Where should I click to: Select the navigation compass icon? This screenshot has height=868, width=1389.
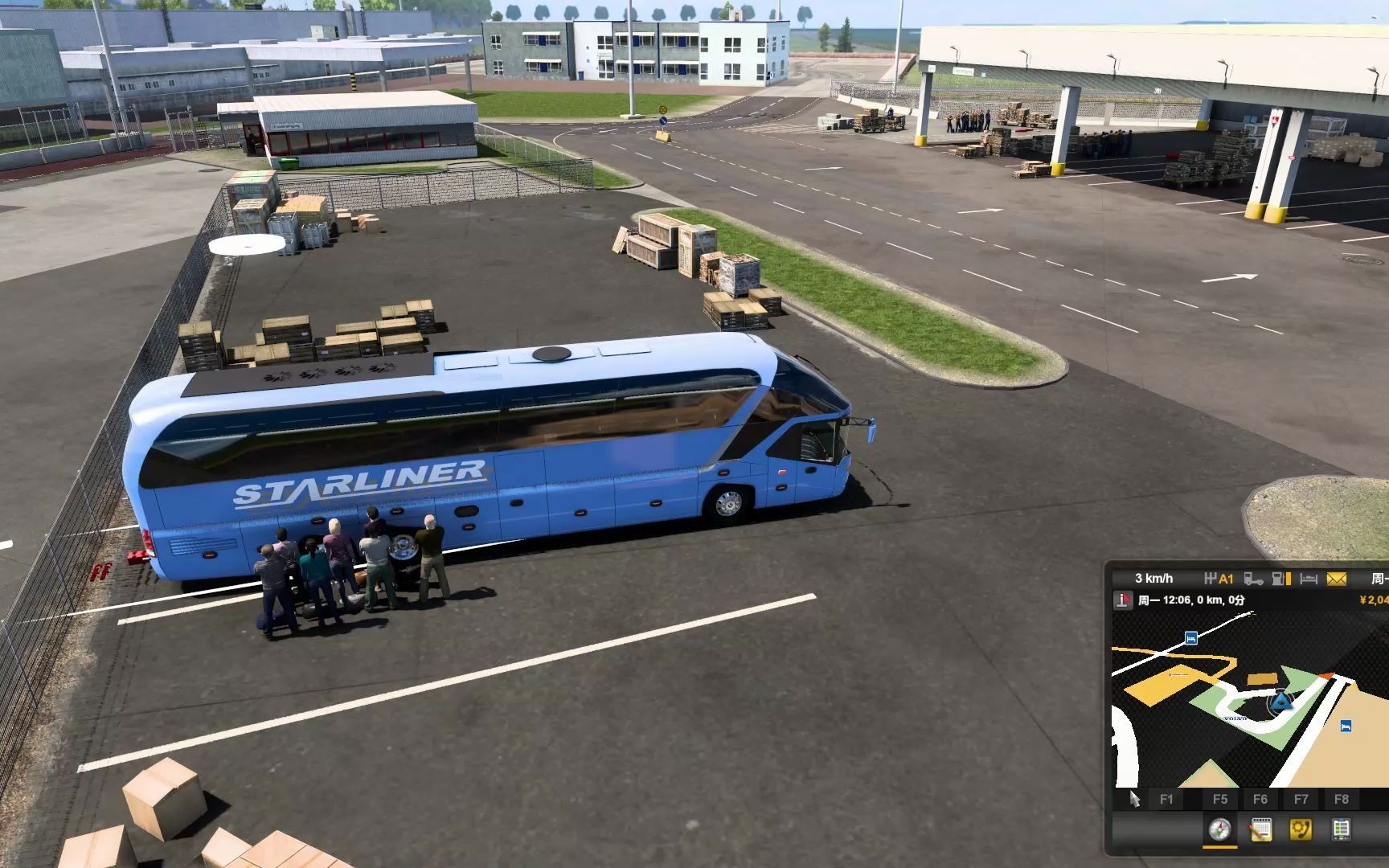point(1220,830)
